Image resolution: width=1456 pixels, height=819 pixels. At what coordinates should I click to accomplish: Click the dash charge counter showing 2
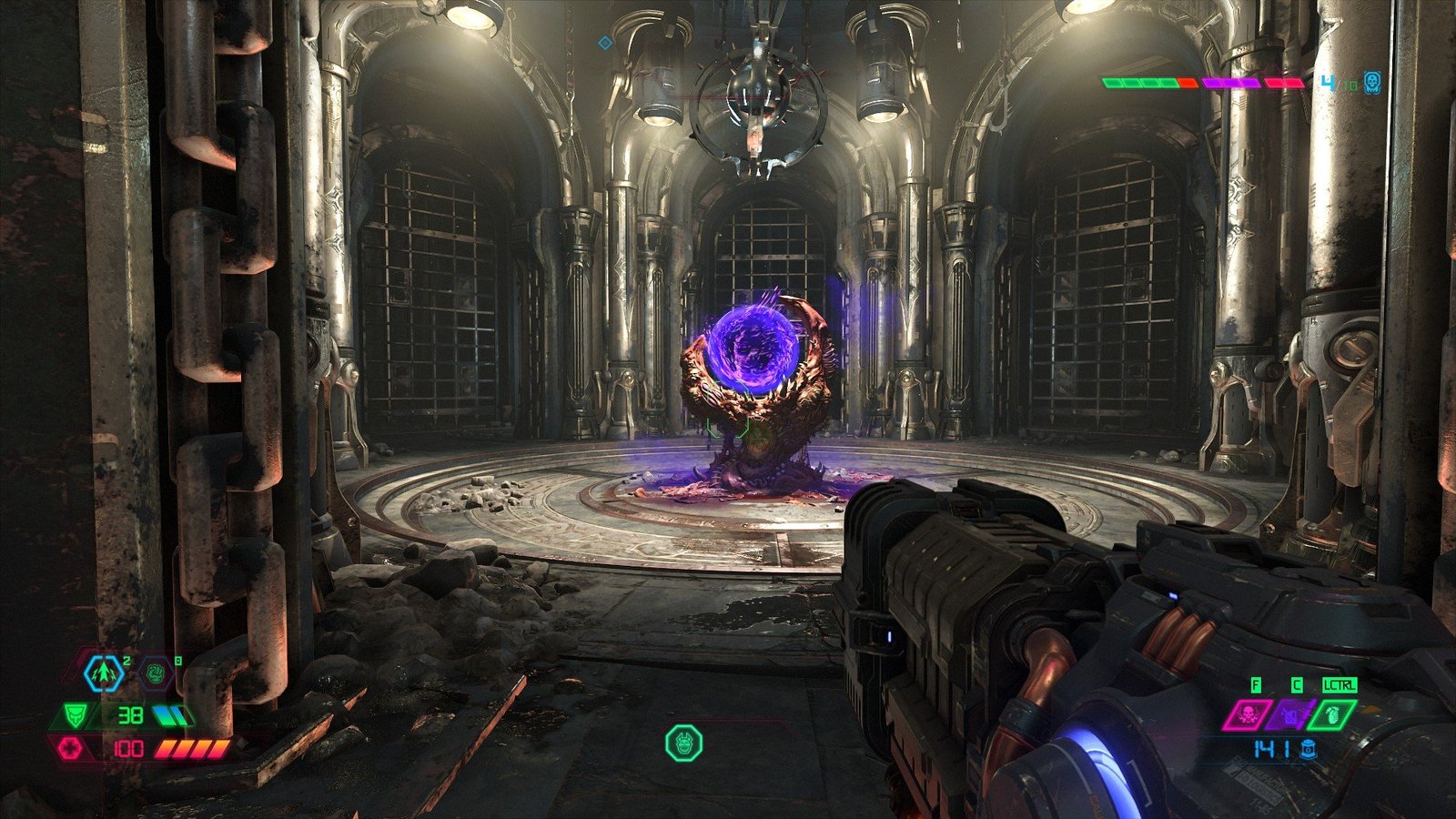tap(126, 661)
